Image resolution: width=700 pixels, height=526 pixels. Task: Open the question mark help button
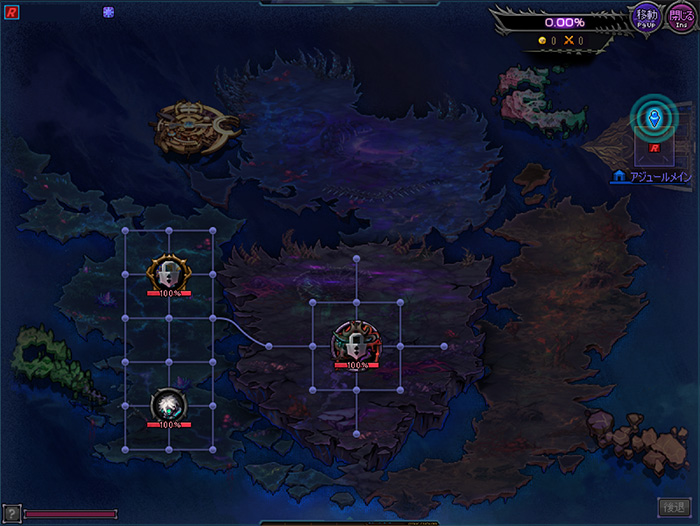(11, 513)
